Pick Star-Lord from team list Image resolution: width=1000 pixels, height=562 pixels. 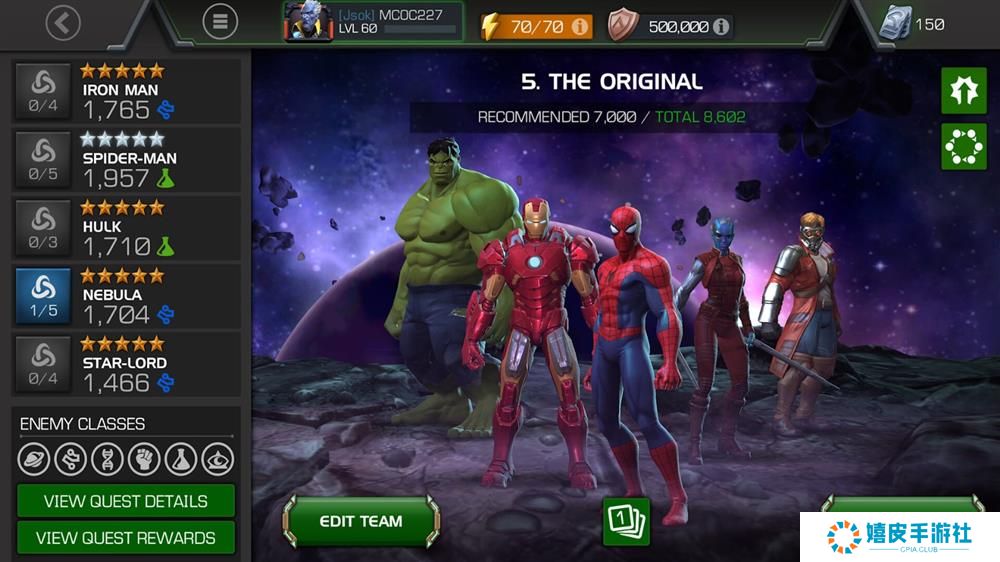pyautogui.click(x=127, y=363)
